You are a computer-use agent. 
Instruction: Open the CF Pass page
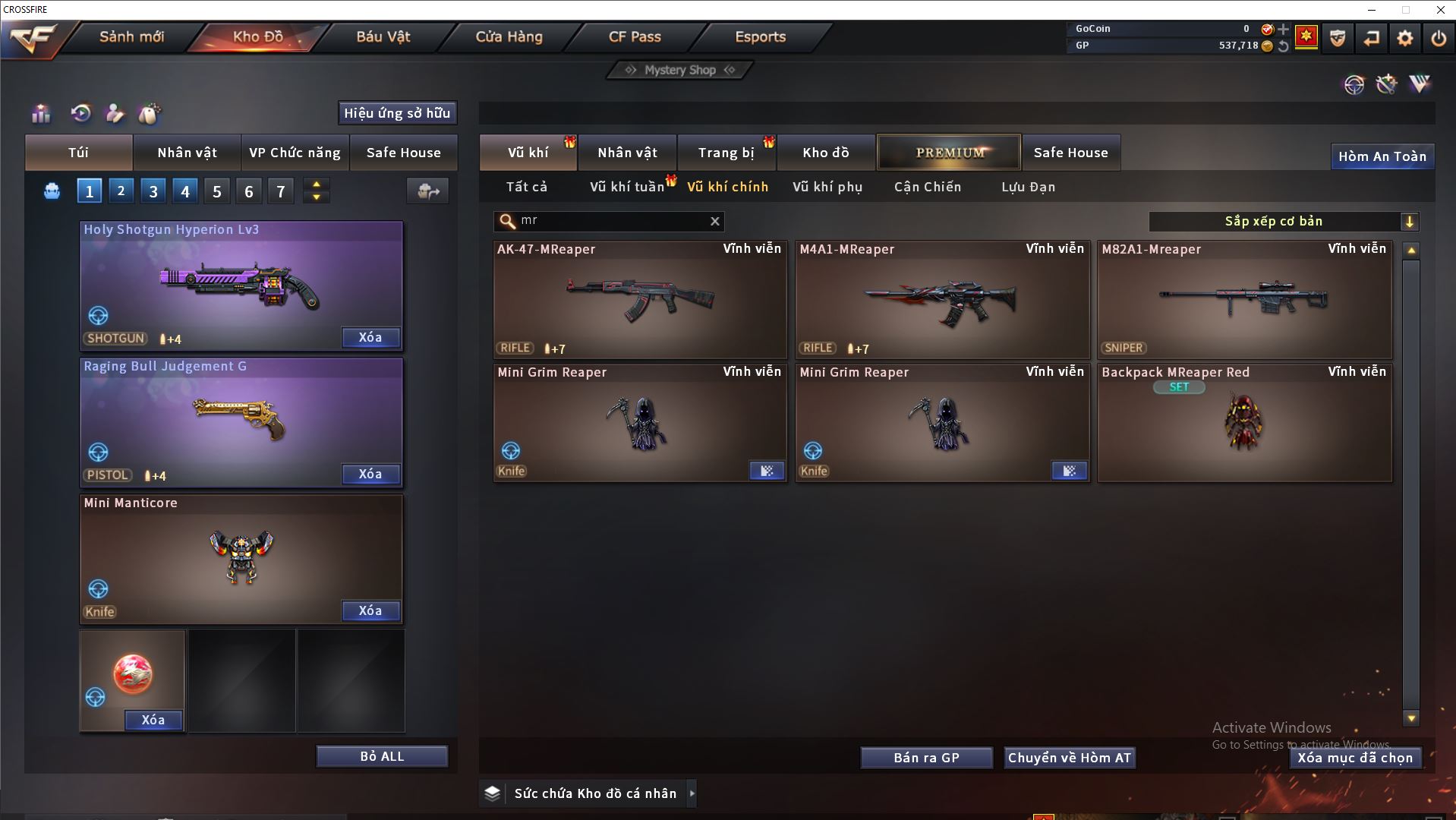[635, 37]
